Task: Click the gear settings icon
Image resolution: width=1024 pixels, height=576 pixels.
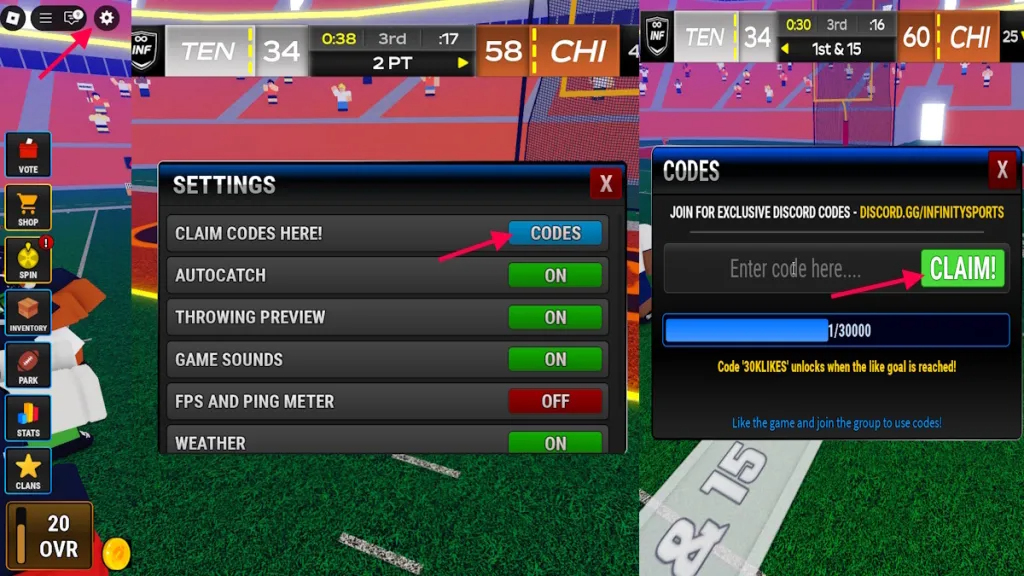Action: click(106, 18)
